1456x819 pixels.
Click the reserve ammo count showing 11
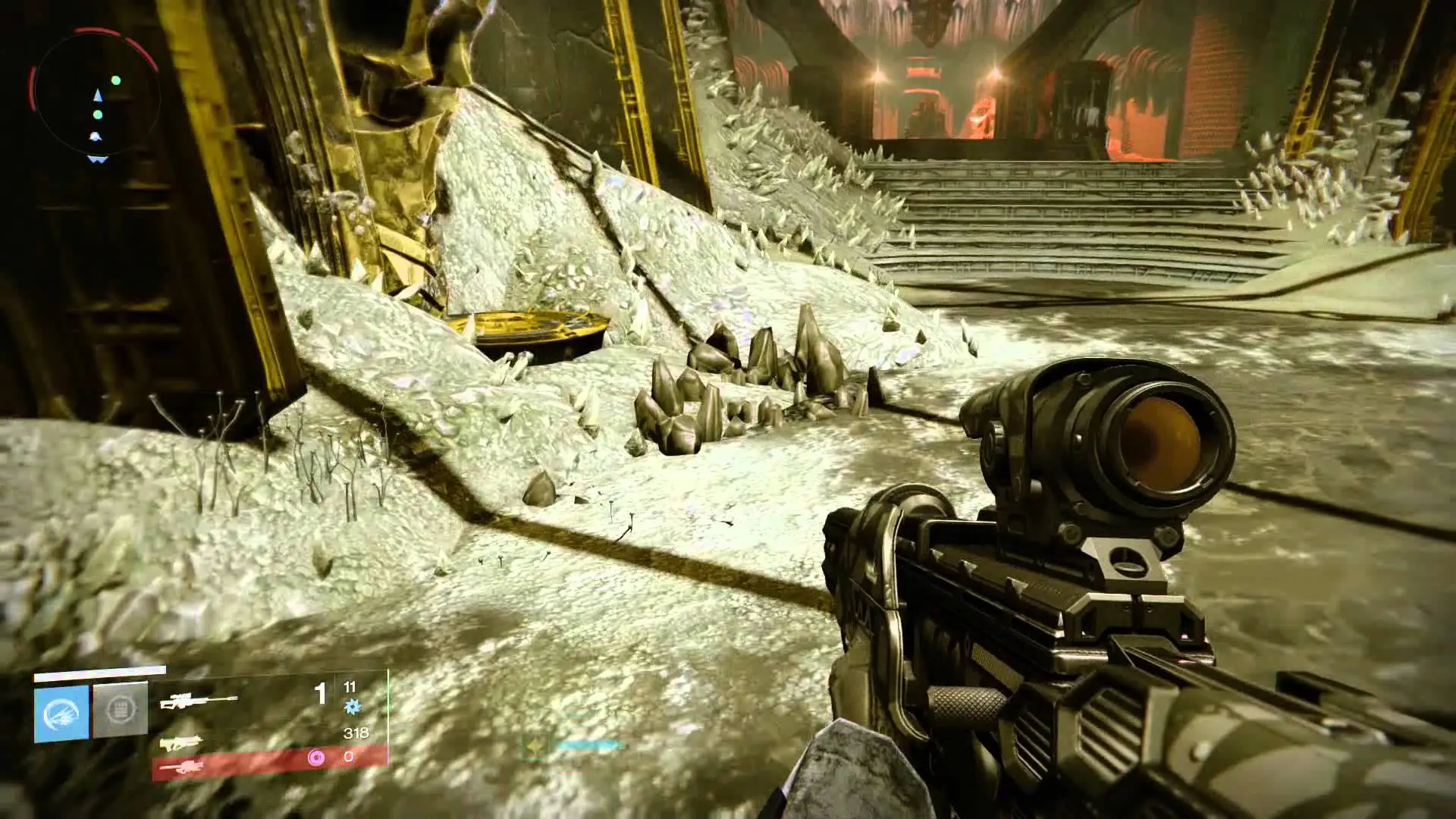pyautogui.click(x=350, y=687)
